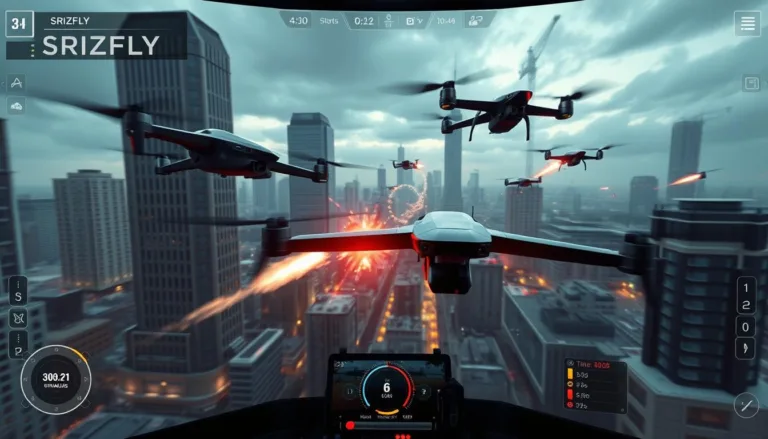
Task: Click the circular compass dial gauge
Action: (56, 379)
